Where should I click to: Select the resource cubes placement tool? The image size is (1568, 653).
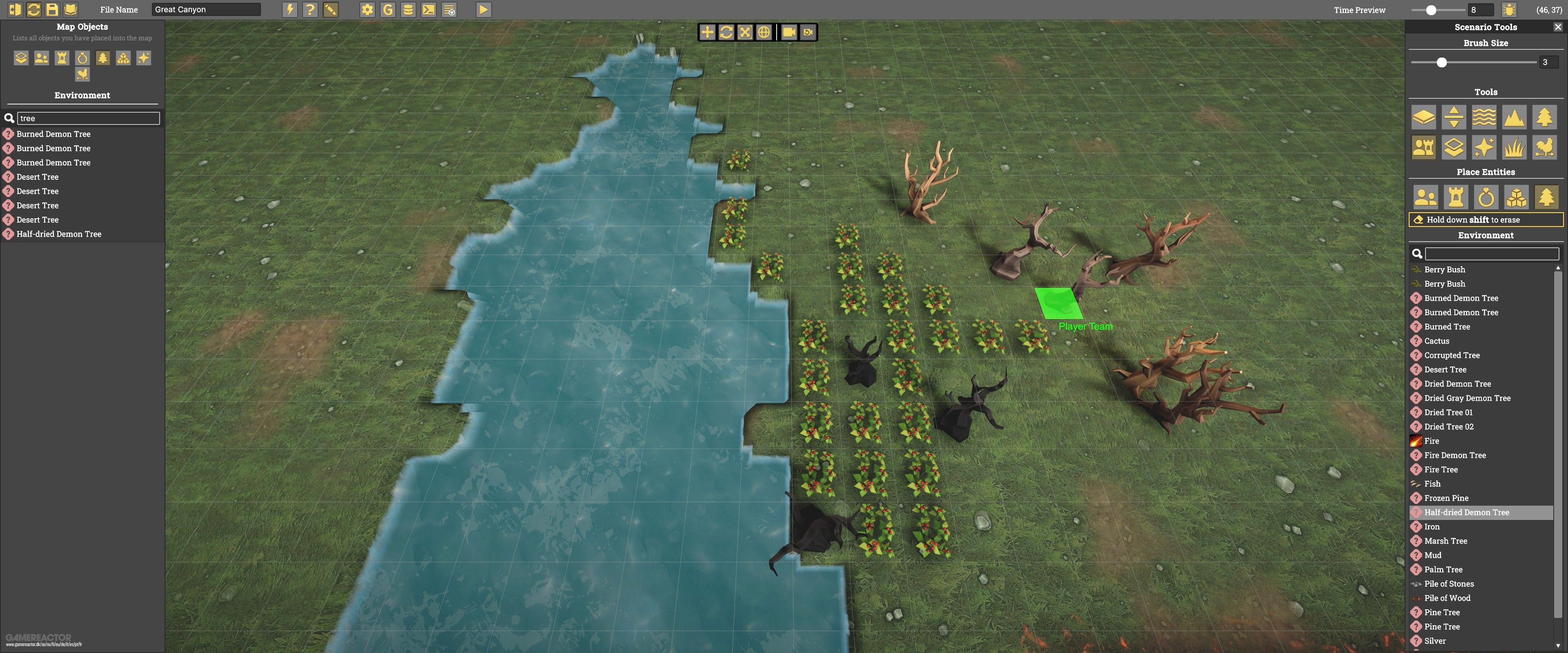pyautogui.click(x=1516, y=197)
